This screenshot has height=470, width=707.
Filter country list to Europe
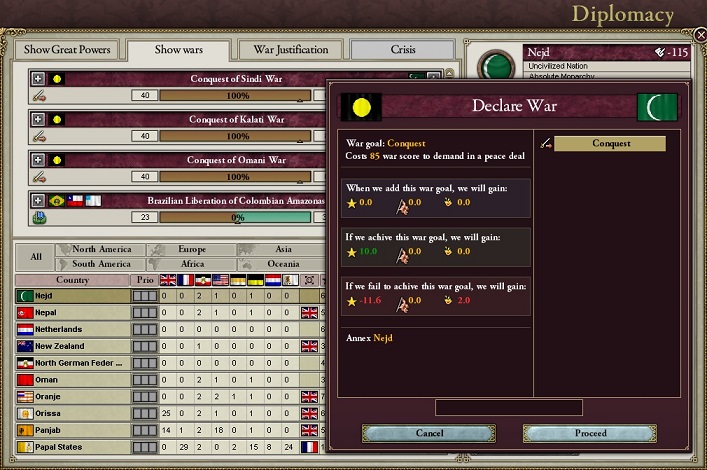[191, 250]
